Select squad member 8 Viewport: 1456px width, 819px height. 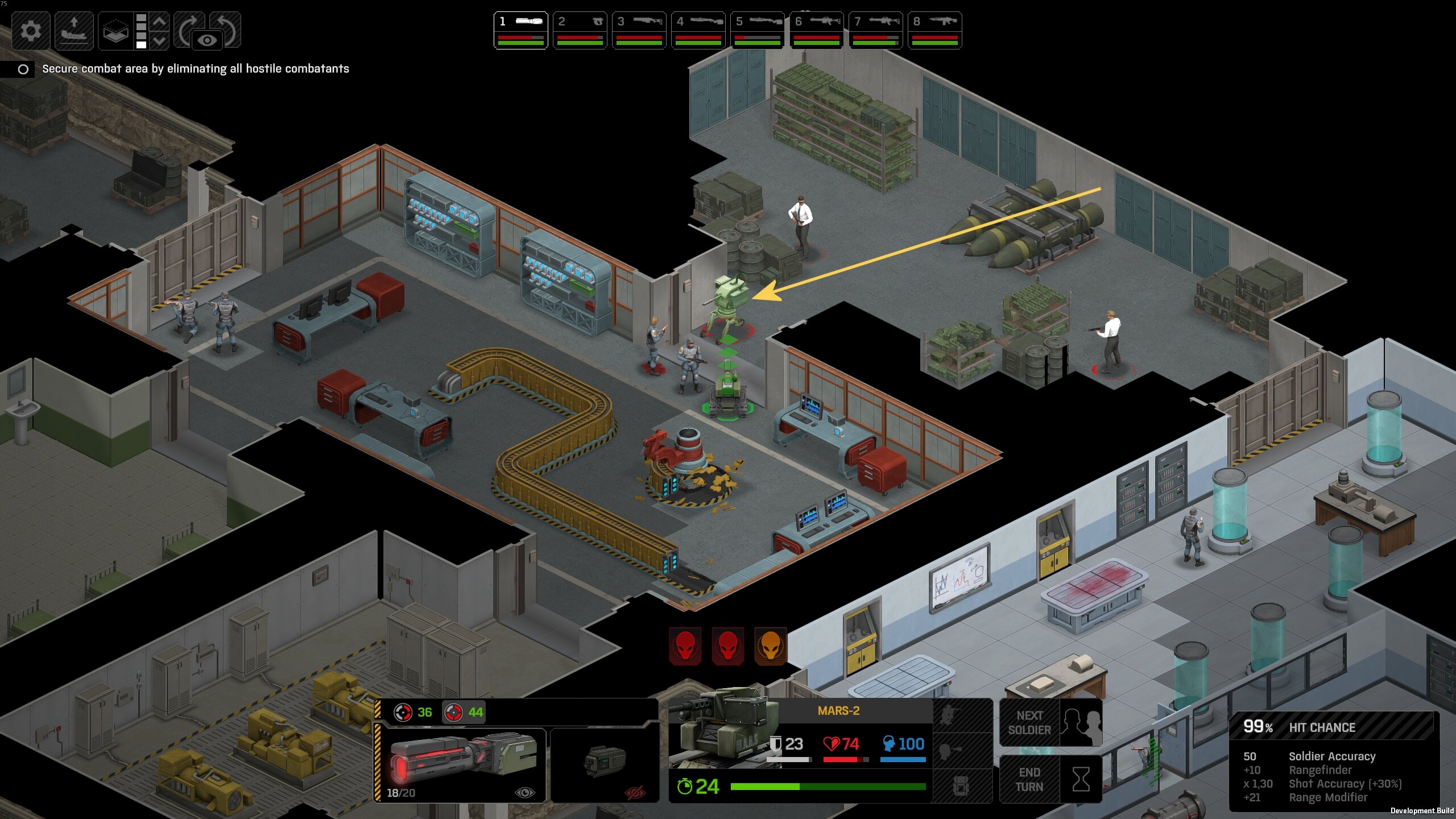(934, 30)
